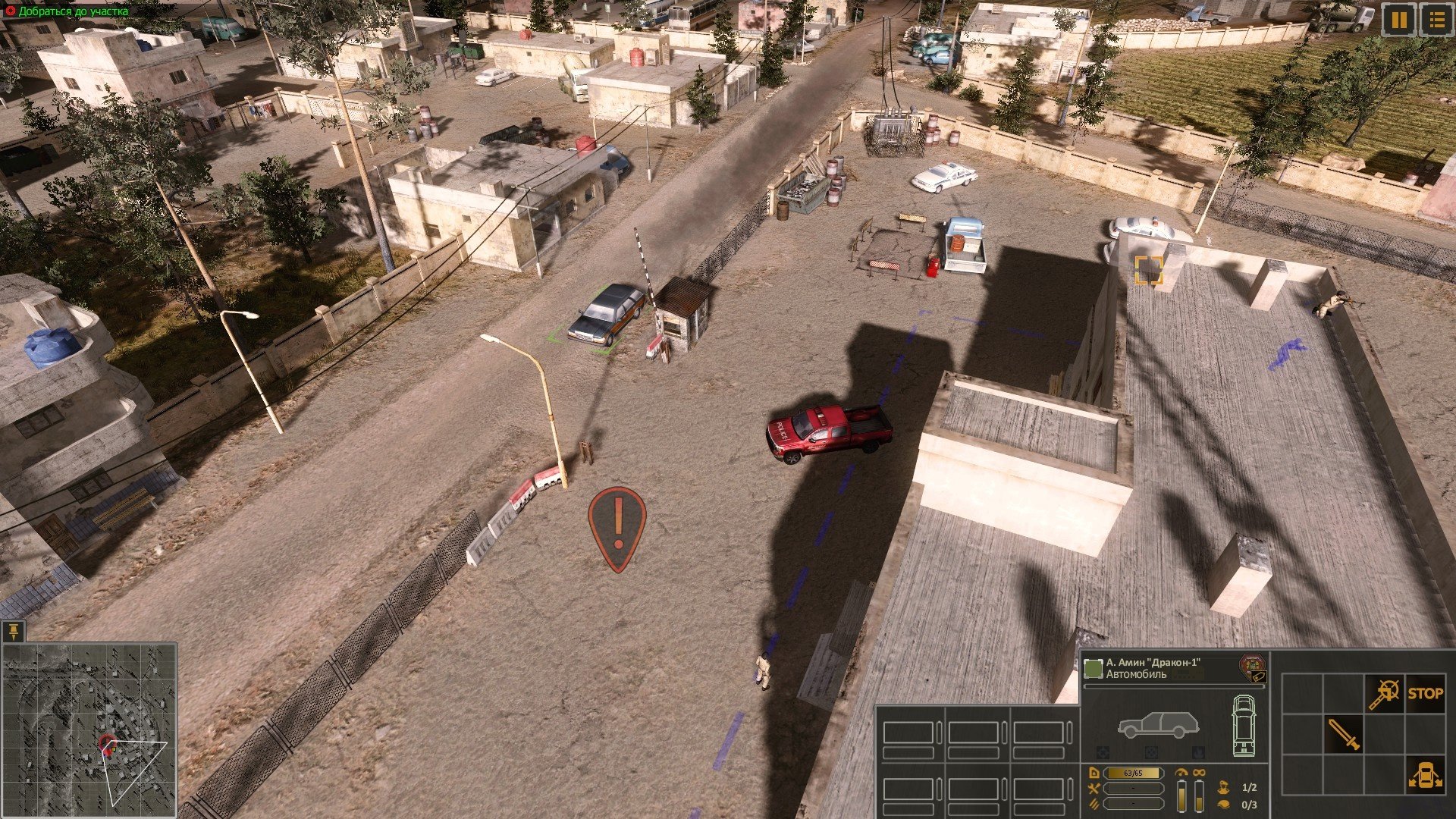Pause the game with the pause button
The width and height of the screenshot is (1456, 819).
1399,20
